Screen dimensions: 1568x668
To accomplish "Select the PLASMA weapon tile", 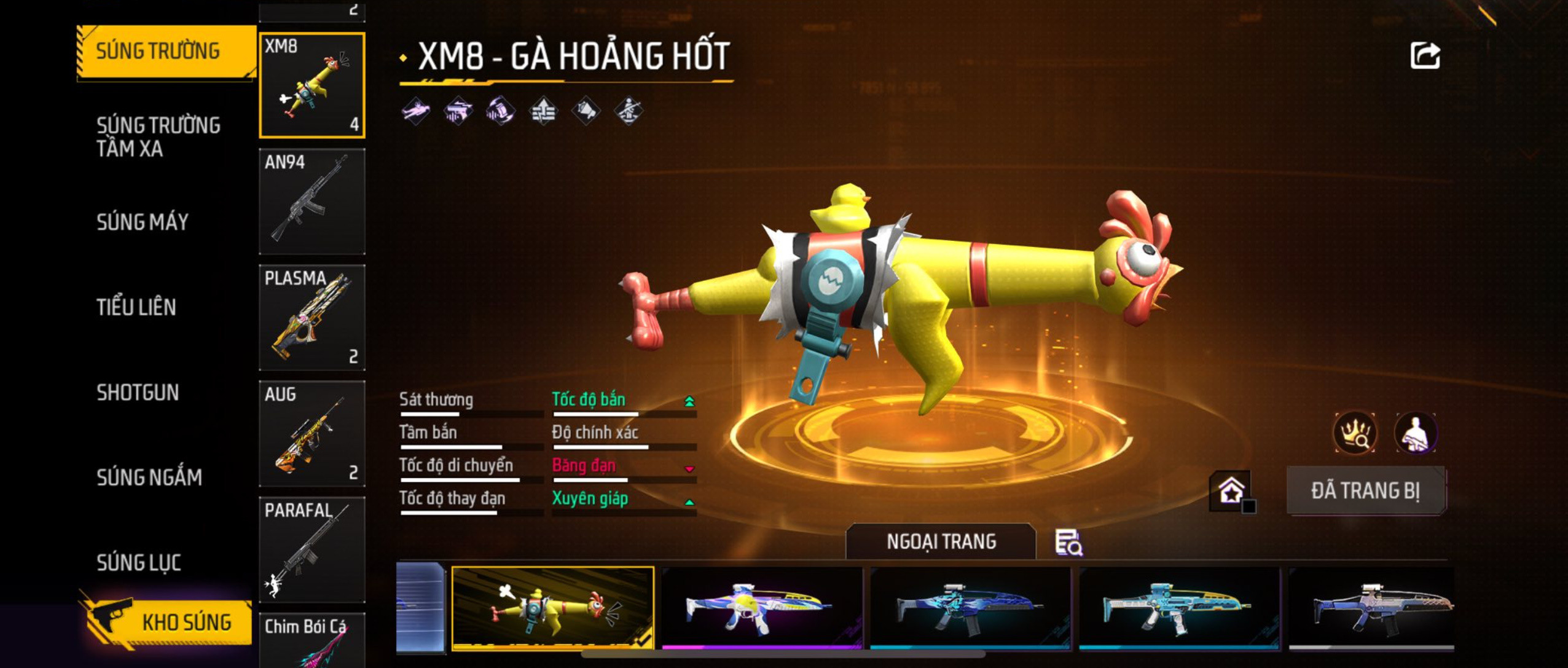I will point(312,317).
